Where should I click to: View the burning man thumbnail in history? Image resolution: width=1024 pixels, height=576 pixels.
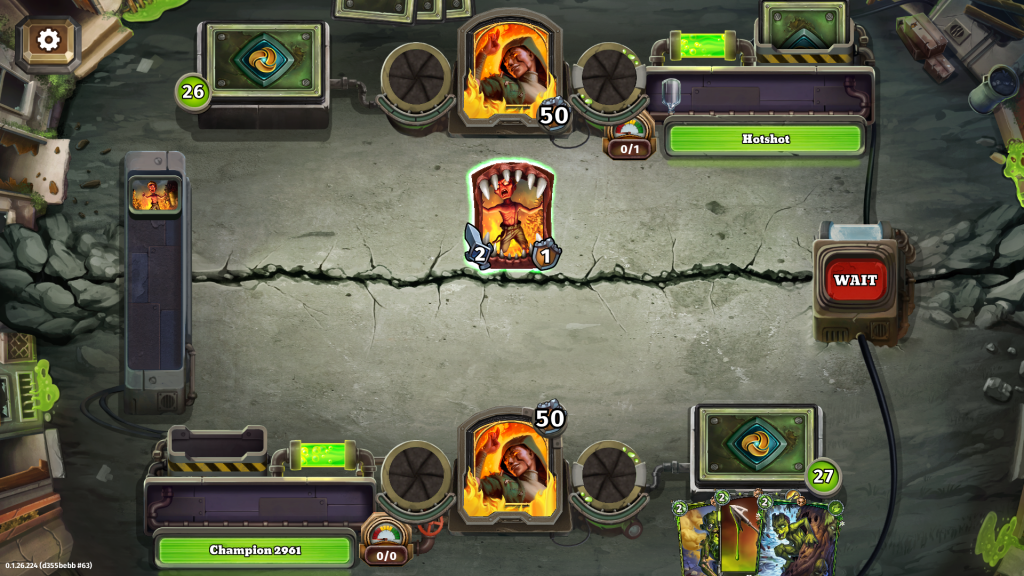click(155, 194)
